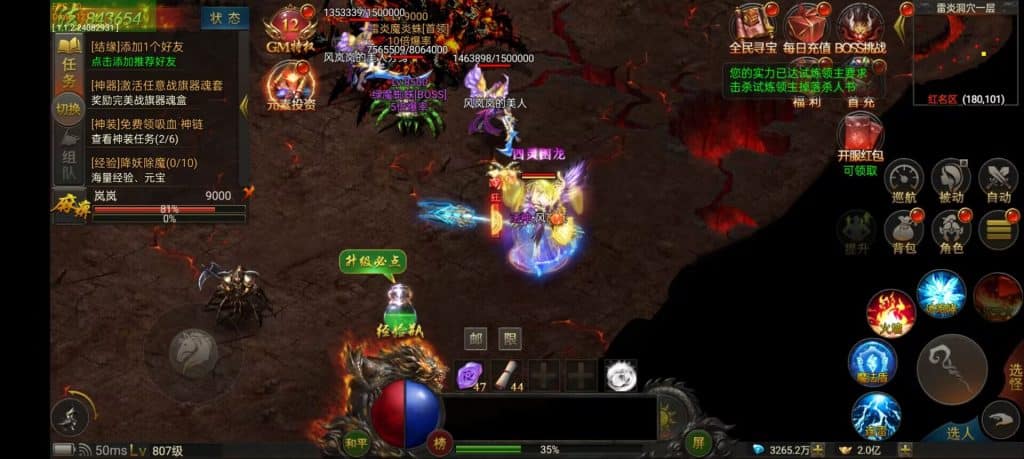1024x459 pixels.
Task: Open the 每日充值 daily recharge icon
Action: [806, 27]
